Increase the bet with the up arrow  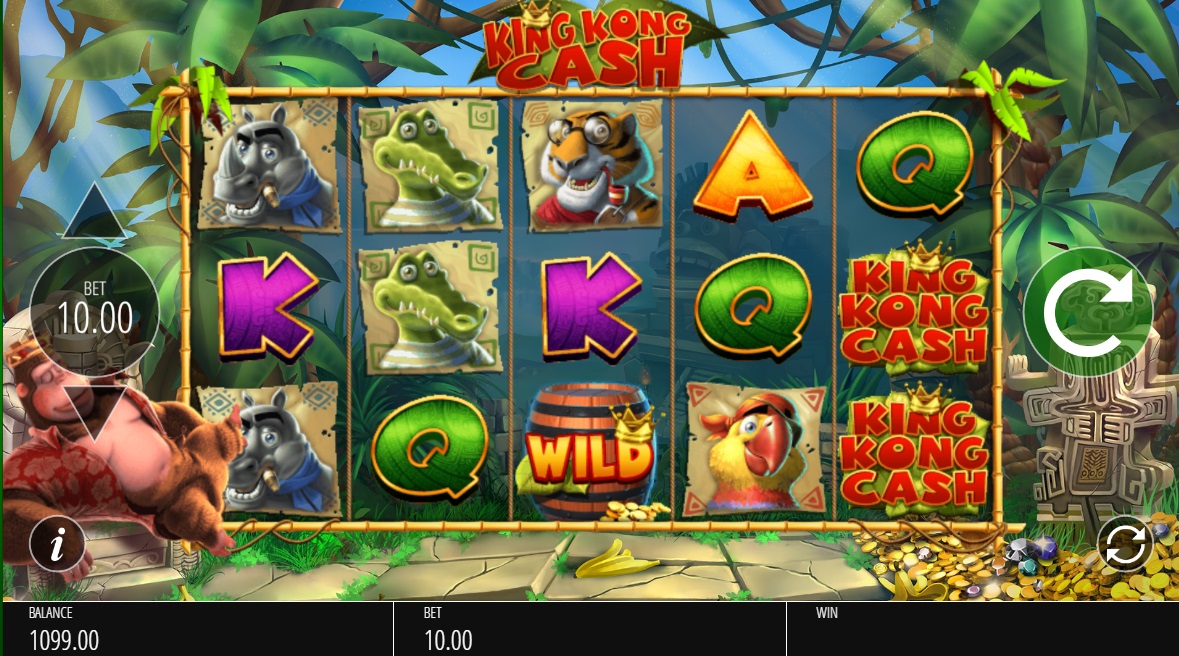coord(95,213)
